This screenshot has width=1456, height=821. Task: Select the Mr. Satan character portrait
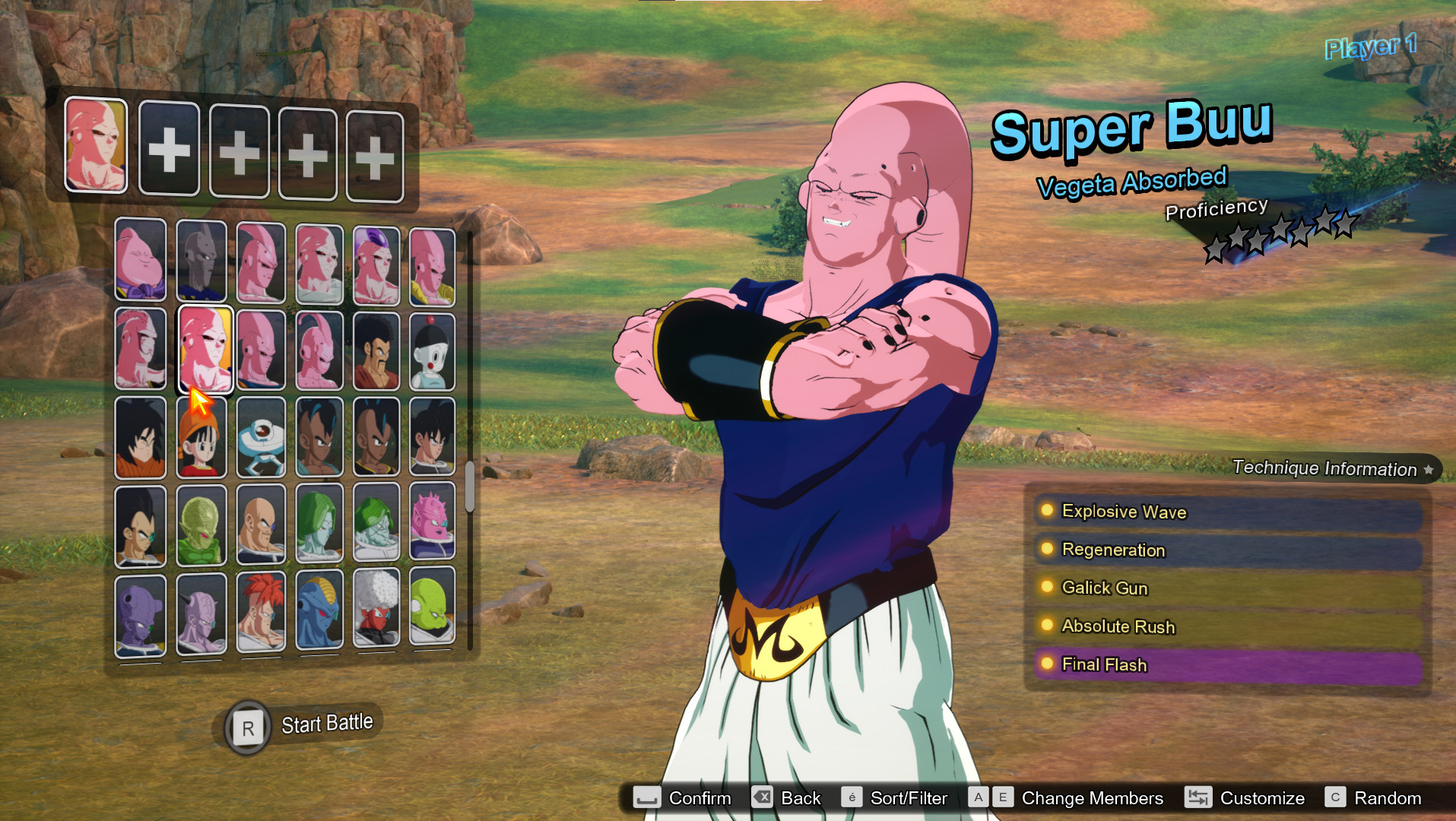coord(378,350)
